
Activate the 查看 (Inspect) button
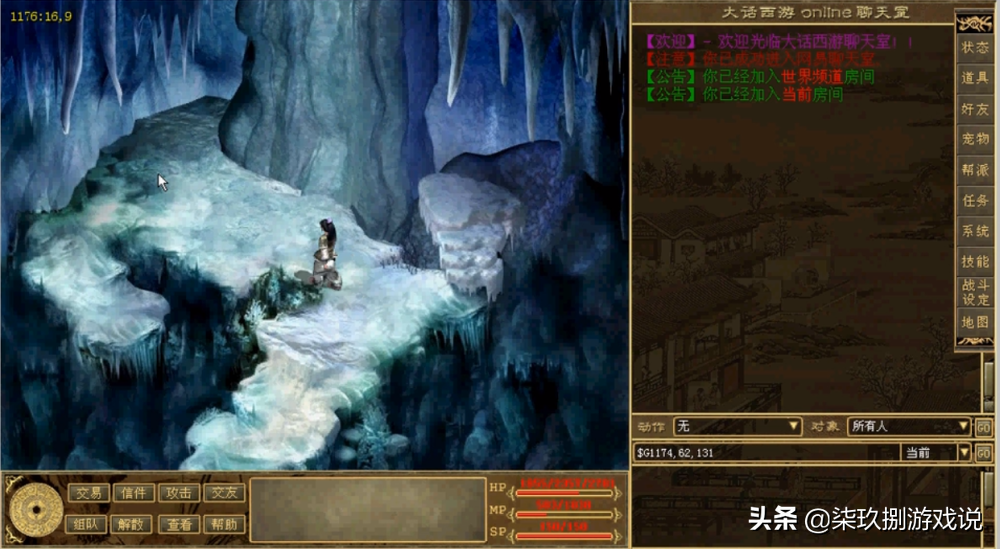[180, 524]
